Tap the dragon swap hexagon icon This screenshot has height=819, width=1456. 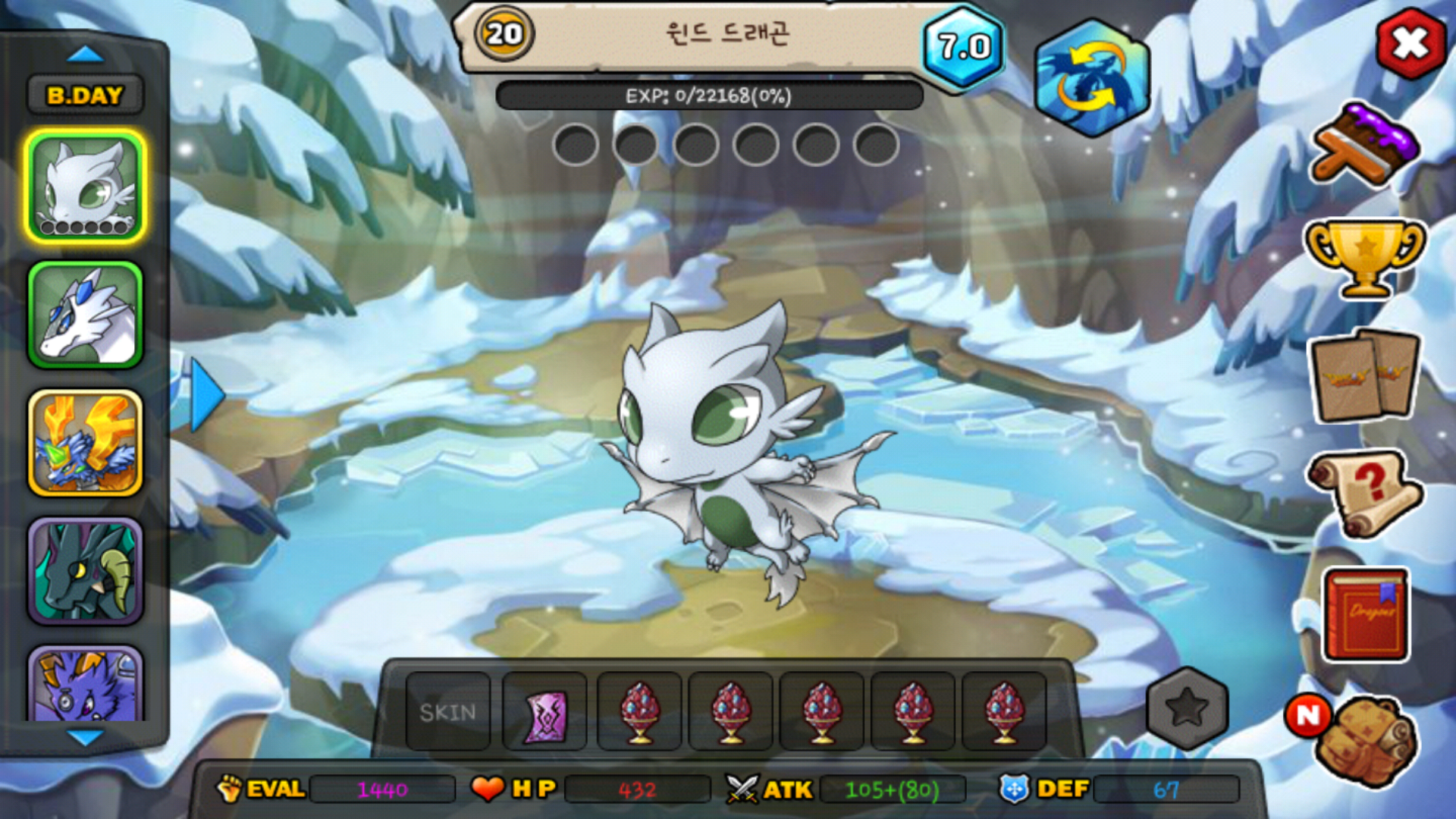pyautogui.click(x=1091, y=78)
